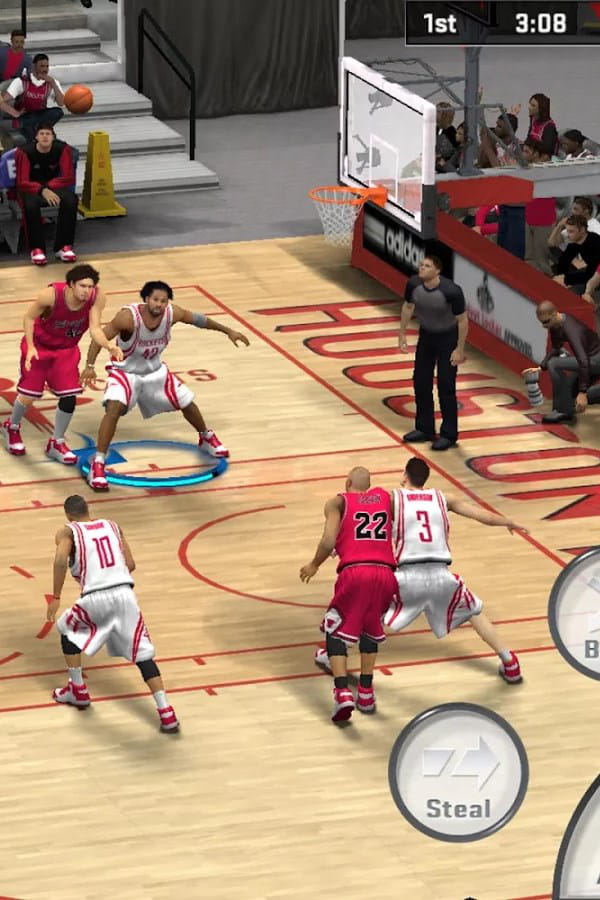Tap the Steal button

458,771
